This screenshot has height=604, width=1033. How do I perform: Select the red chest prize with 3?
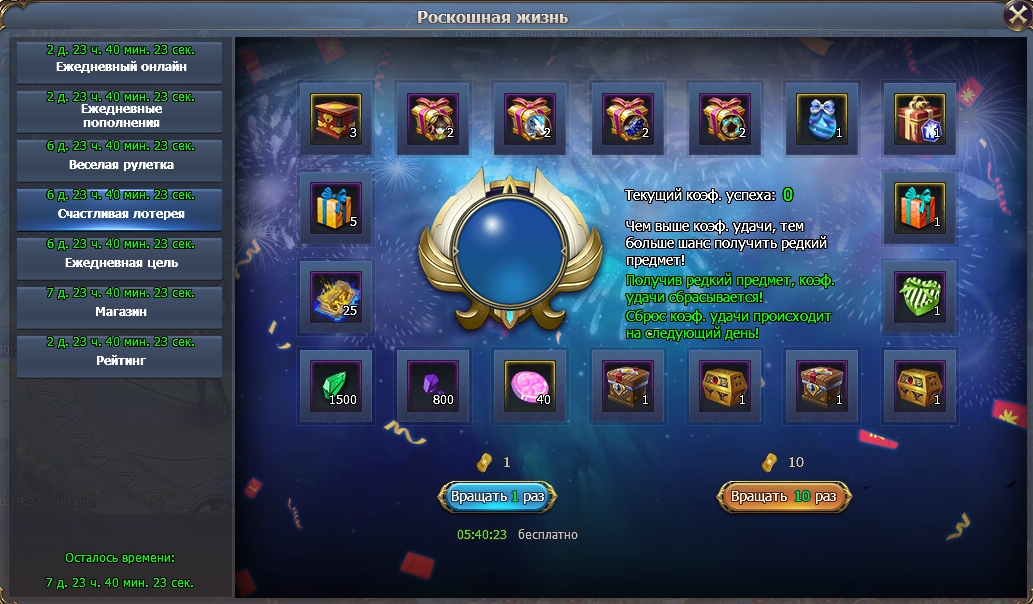tap(336, 118)
